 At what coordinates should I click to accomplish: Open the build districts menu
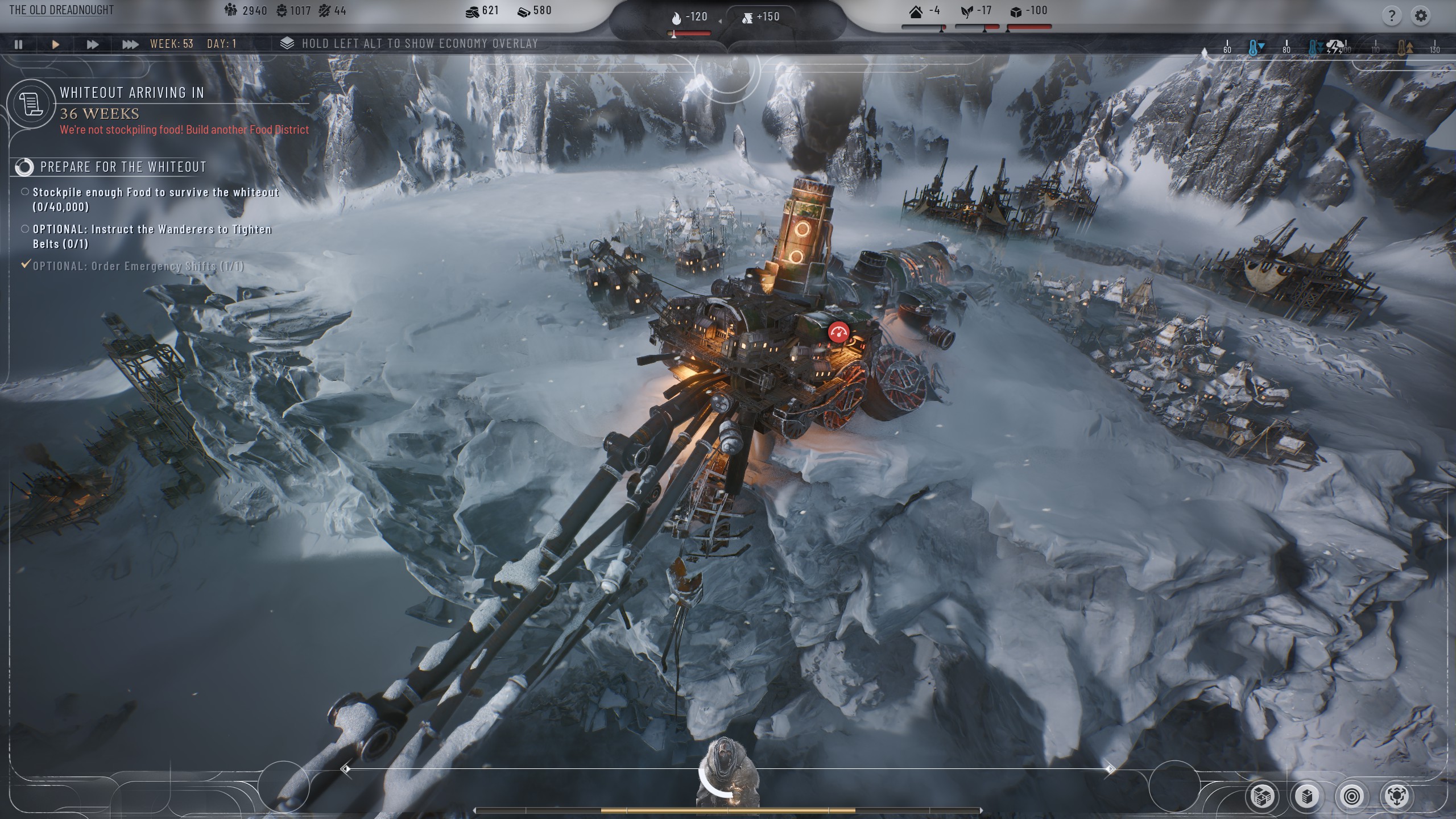tap(1261, 796)
